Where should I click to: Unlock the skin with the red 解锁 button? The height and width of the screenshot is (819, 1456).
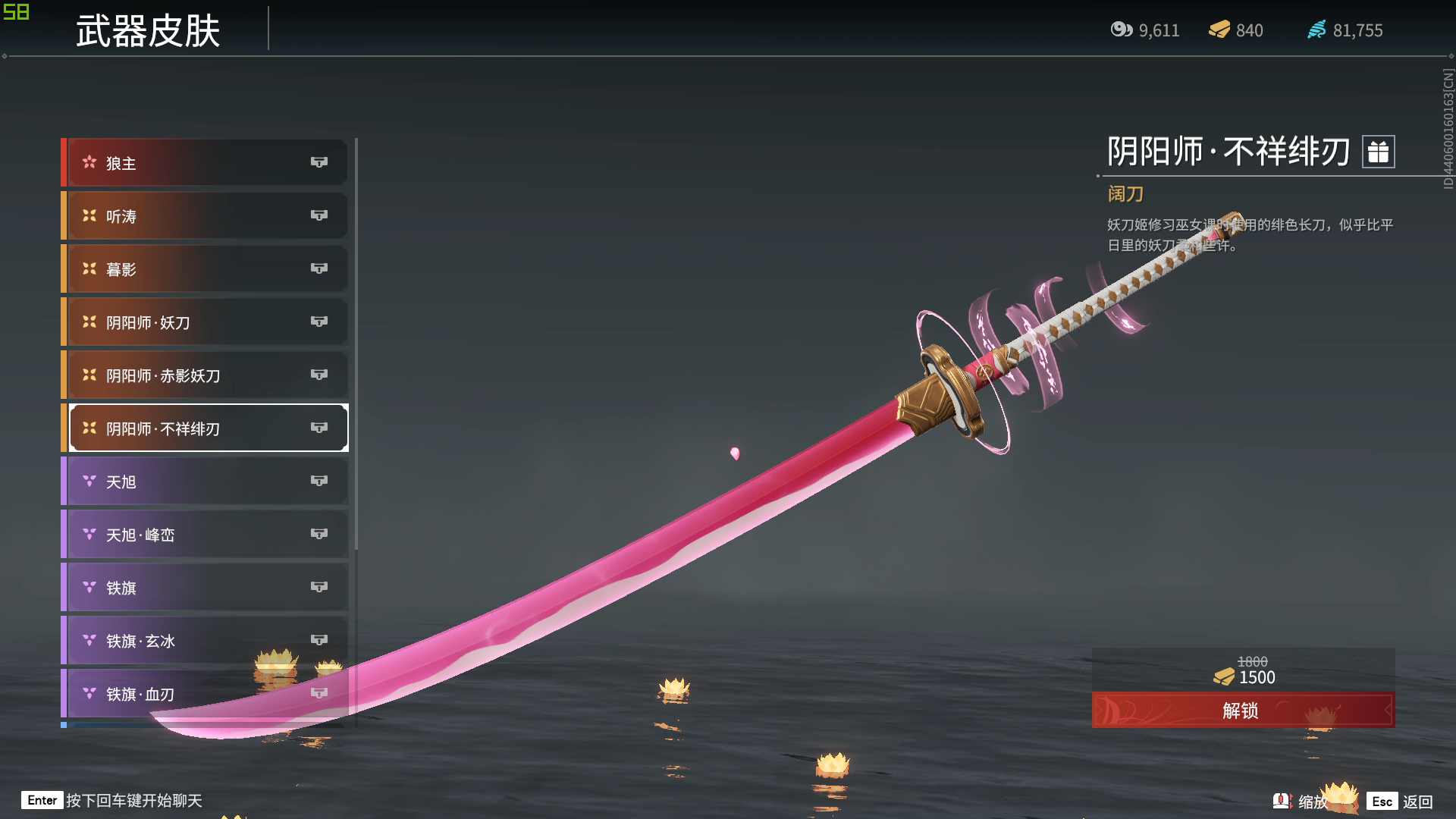click(1242, 711)
